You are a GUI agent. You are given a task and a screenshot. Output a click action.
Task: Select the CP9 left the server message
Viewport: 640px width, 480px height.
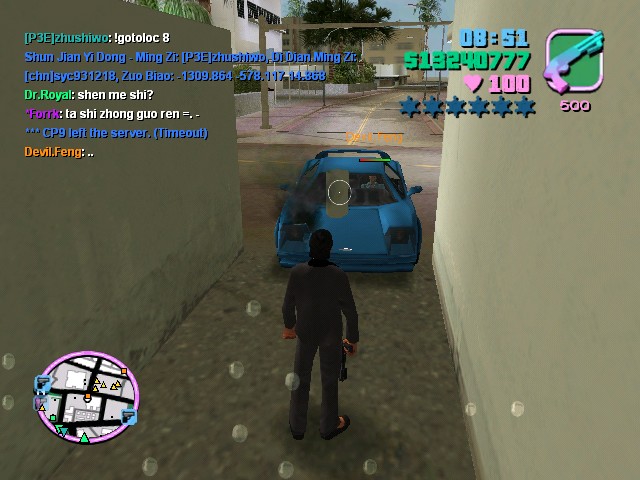(x=116, y=133)
